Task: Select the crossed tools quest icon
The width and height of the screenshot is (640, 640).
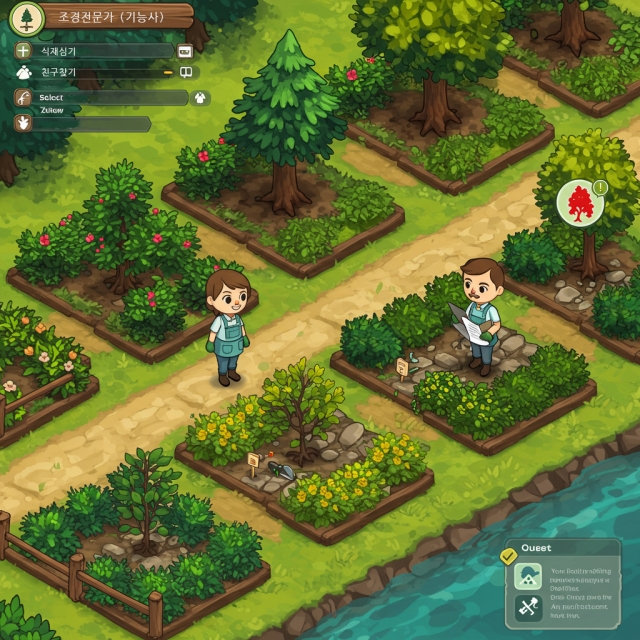Action: point(526,606)
